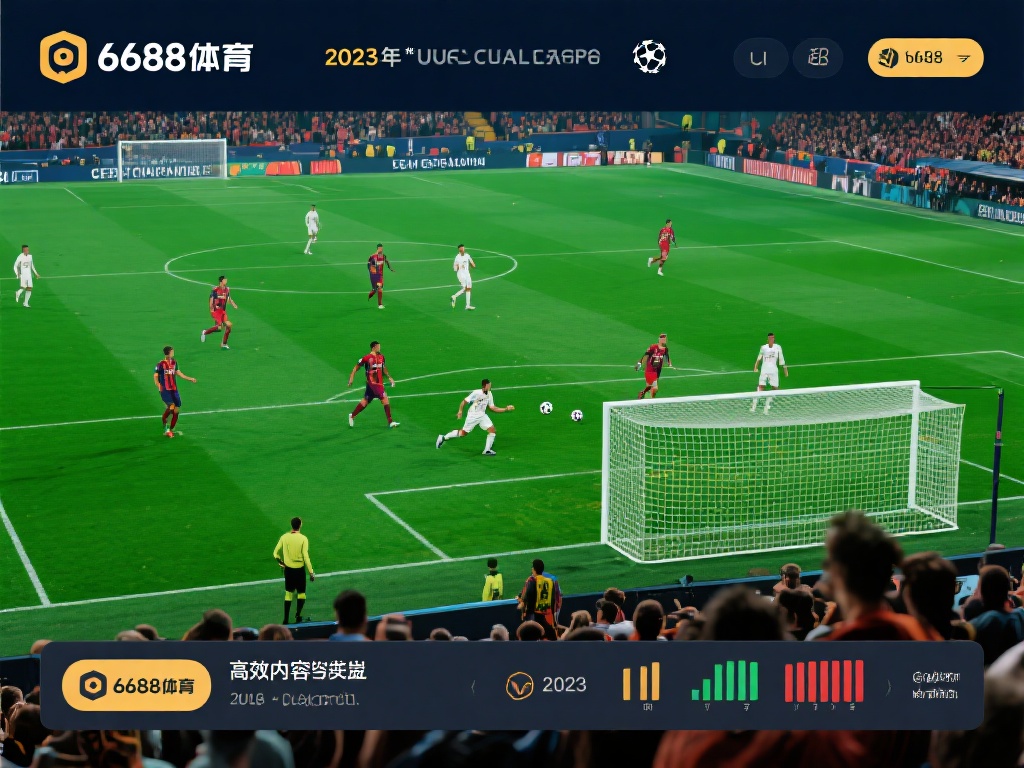Advance with the right arrow in the bottom bar

pos(888,686)
